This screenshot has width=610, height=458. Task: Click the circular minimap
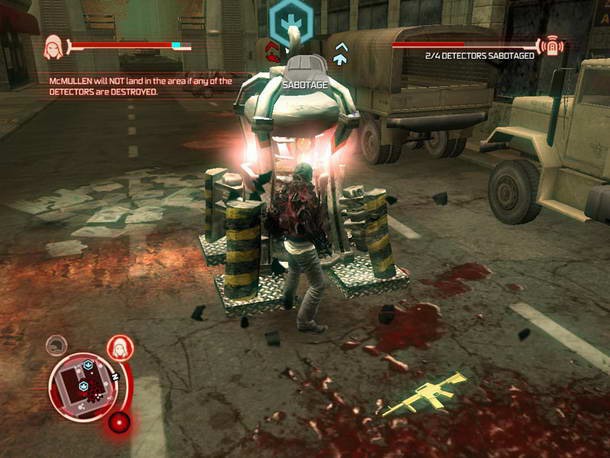tap(84, 385)
